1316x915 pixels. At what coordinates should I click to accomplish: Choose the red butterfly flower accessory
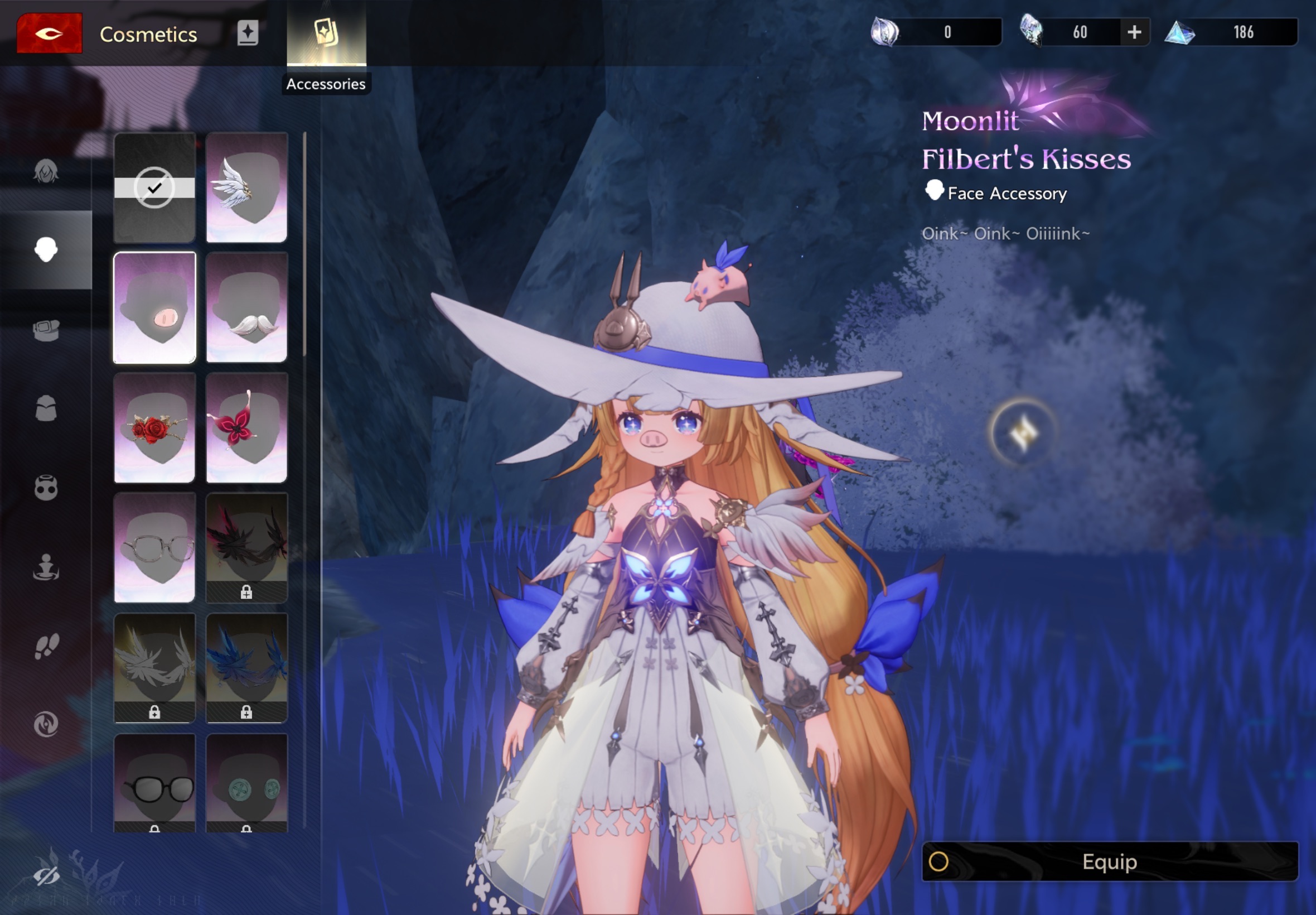click(246, 428)
